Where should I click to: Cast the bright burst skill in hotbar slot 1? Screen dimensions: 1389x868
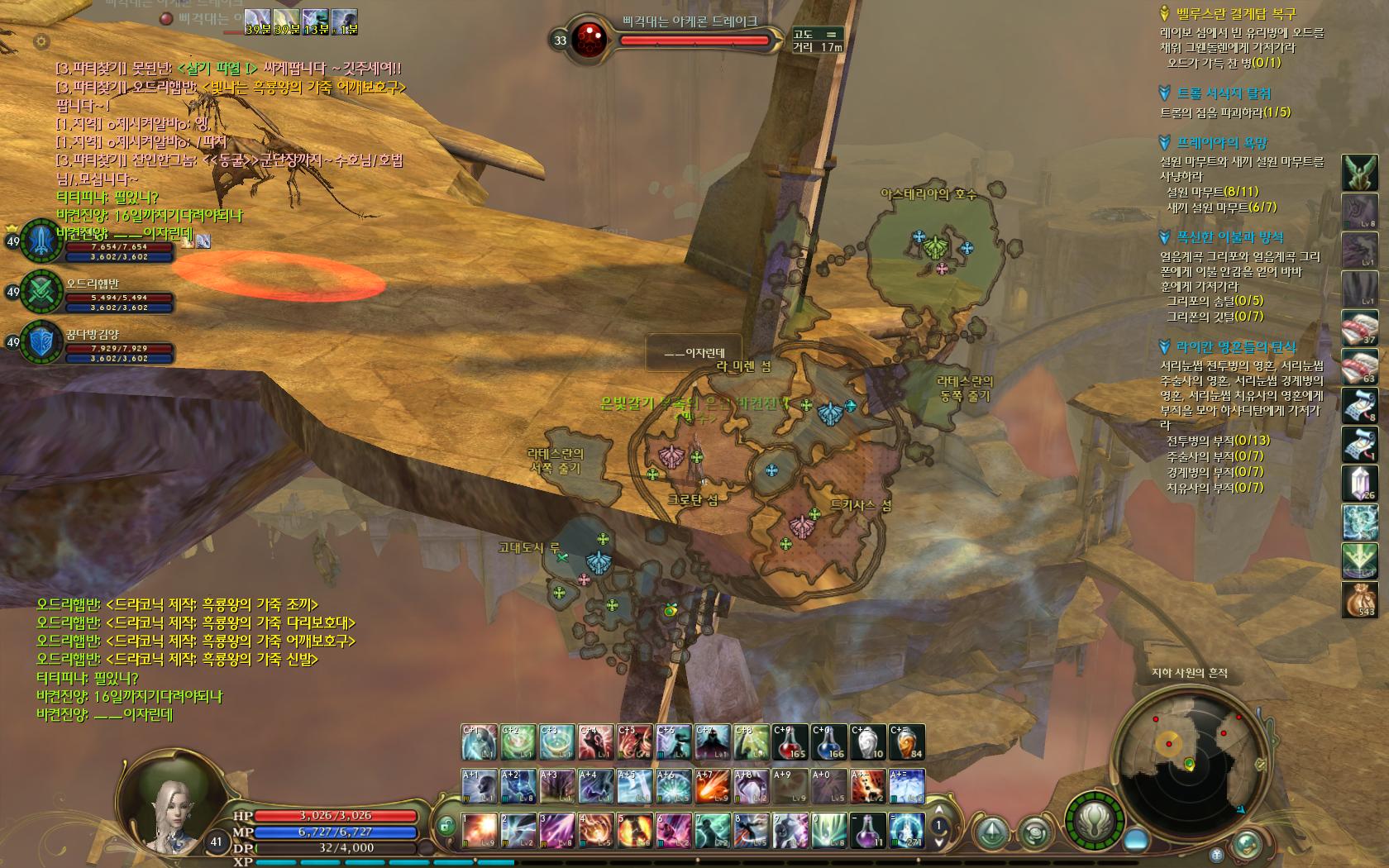pos(479,830)
